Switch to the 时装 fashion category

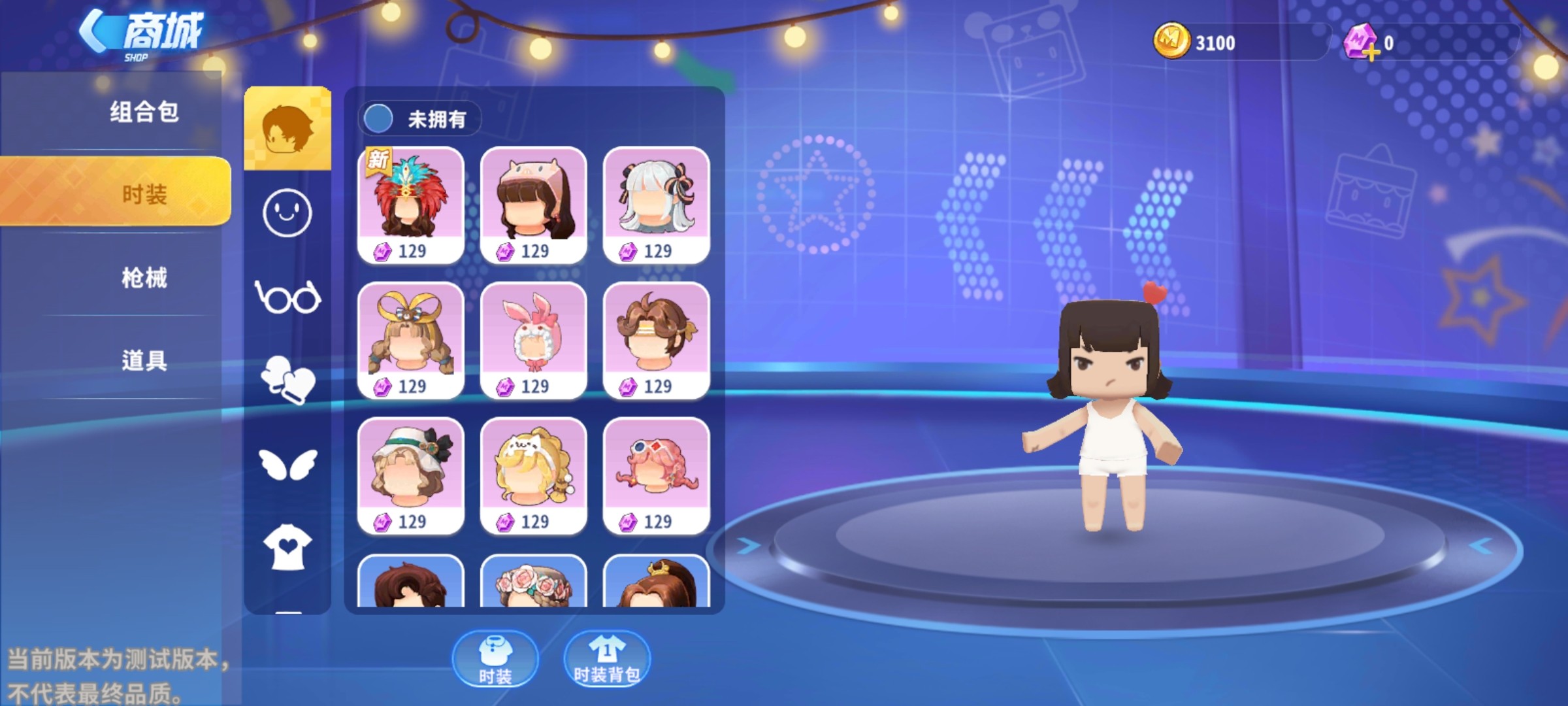click(144, 194)
